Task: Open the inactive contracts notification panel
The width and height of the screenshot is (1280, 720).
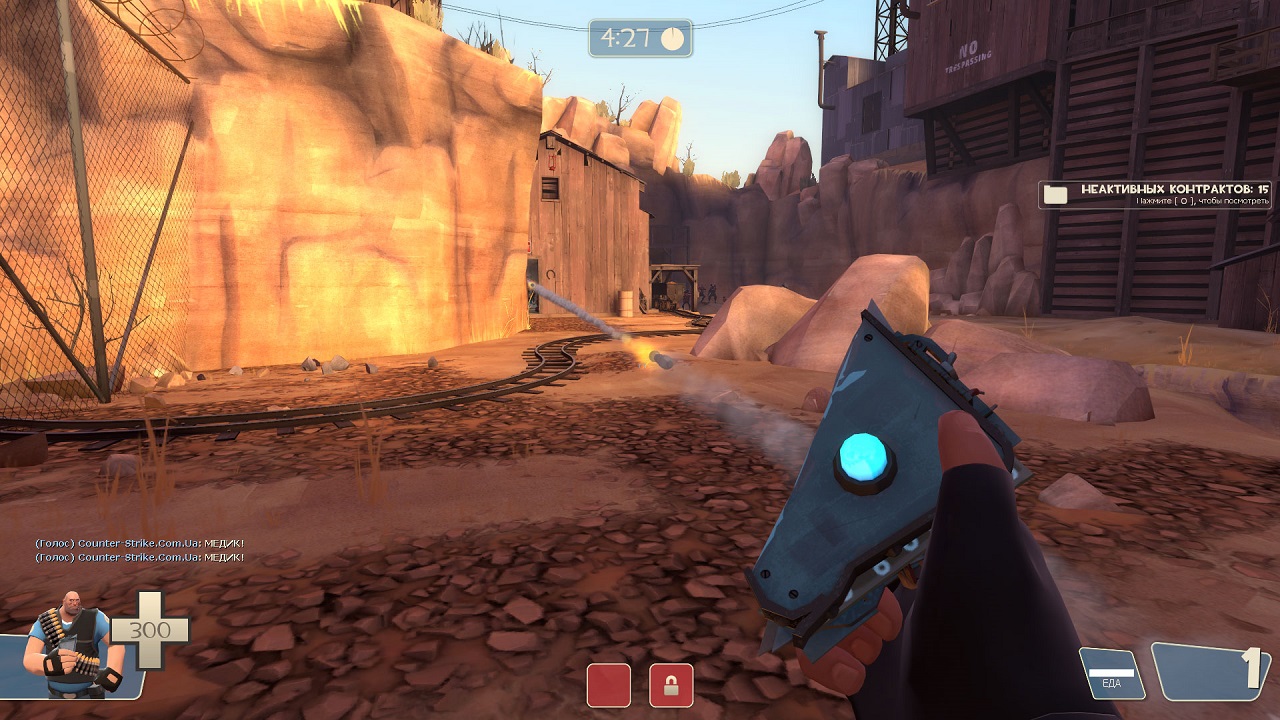Action: 1155,194
